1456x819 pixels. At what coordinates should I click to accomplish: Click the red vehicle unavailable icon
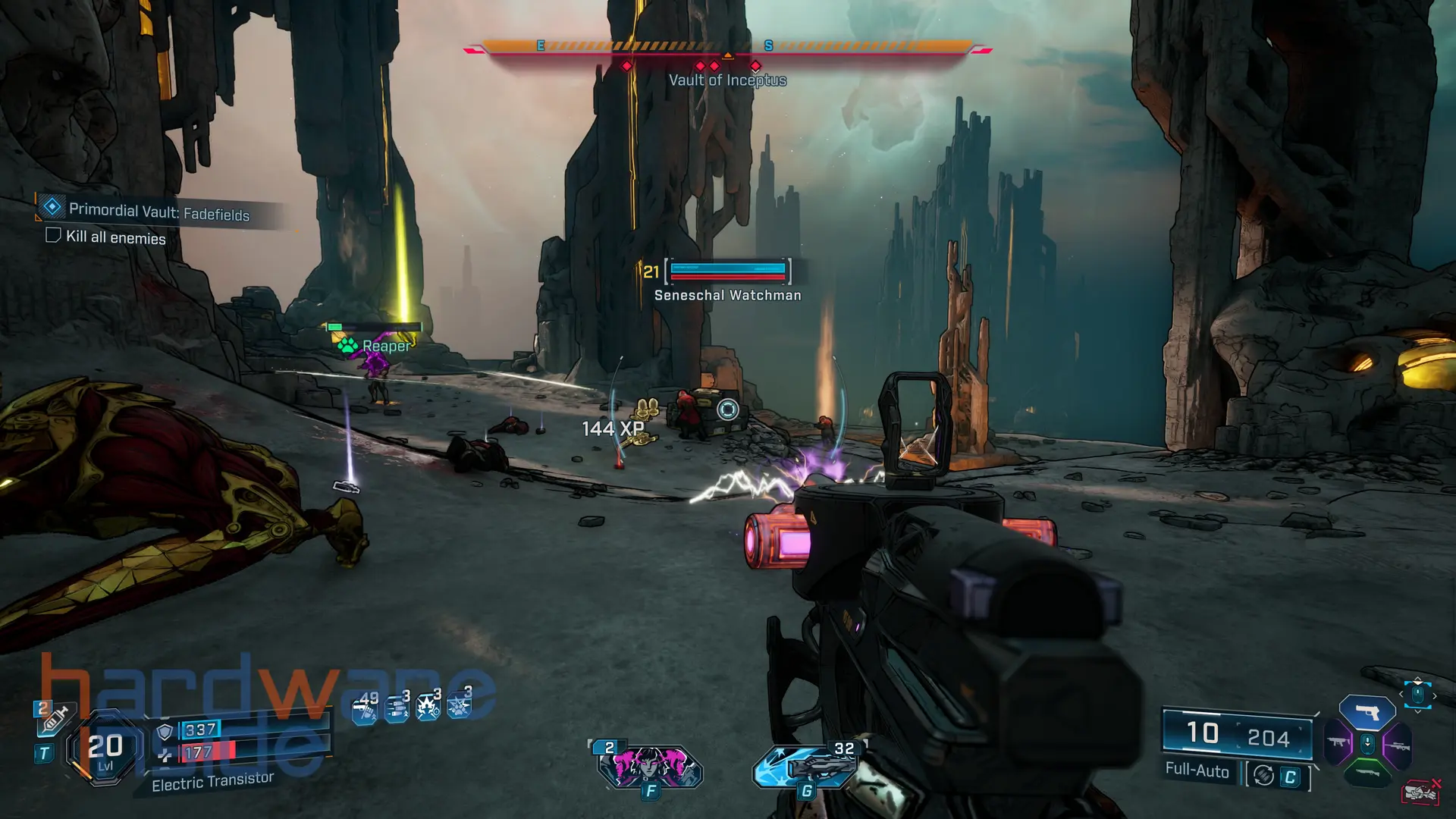point(1420,792)
